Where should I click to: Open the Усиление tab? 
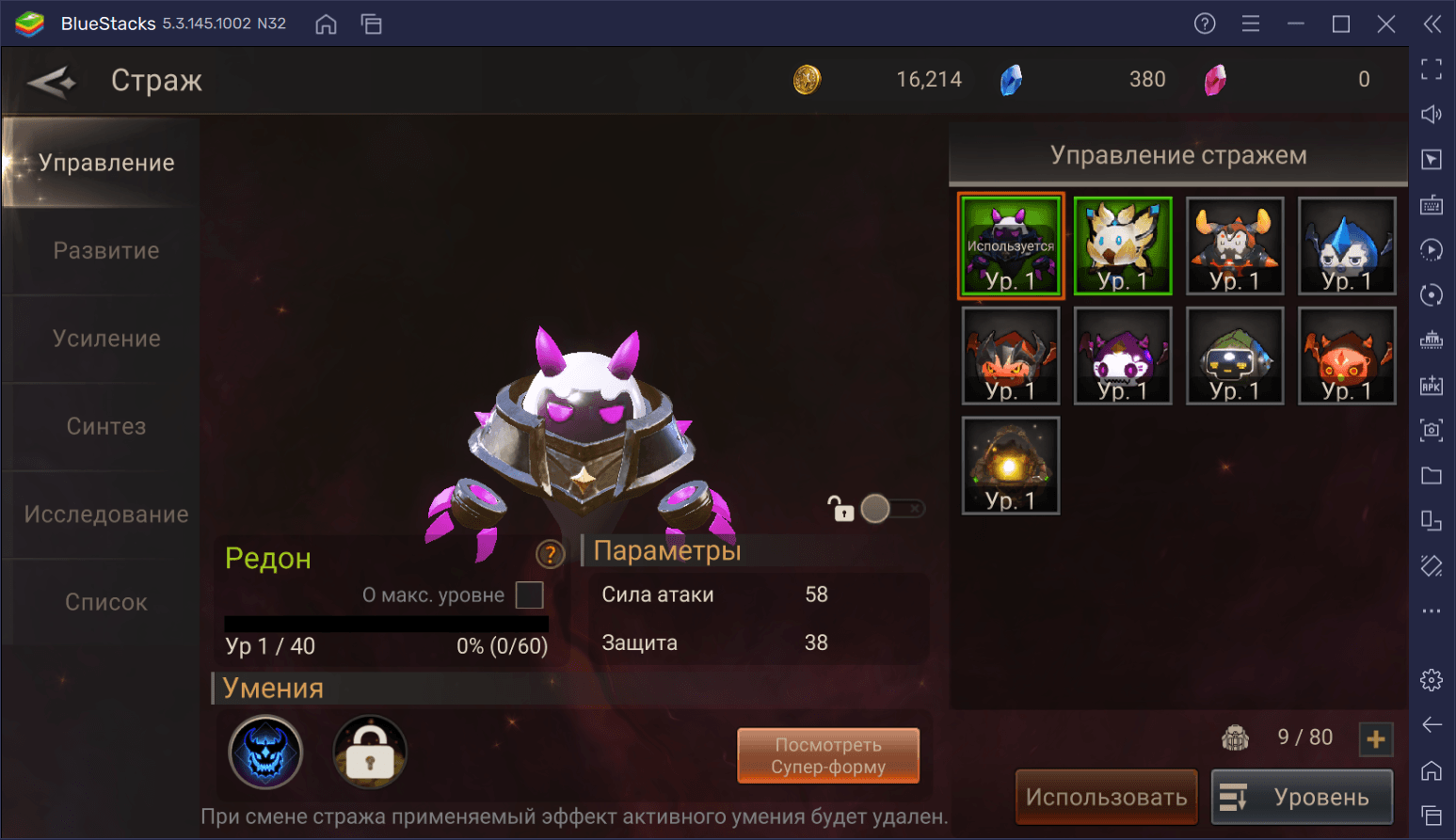pyautogui.click(x=105, y=339)
